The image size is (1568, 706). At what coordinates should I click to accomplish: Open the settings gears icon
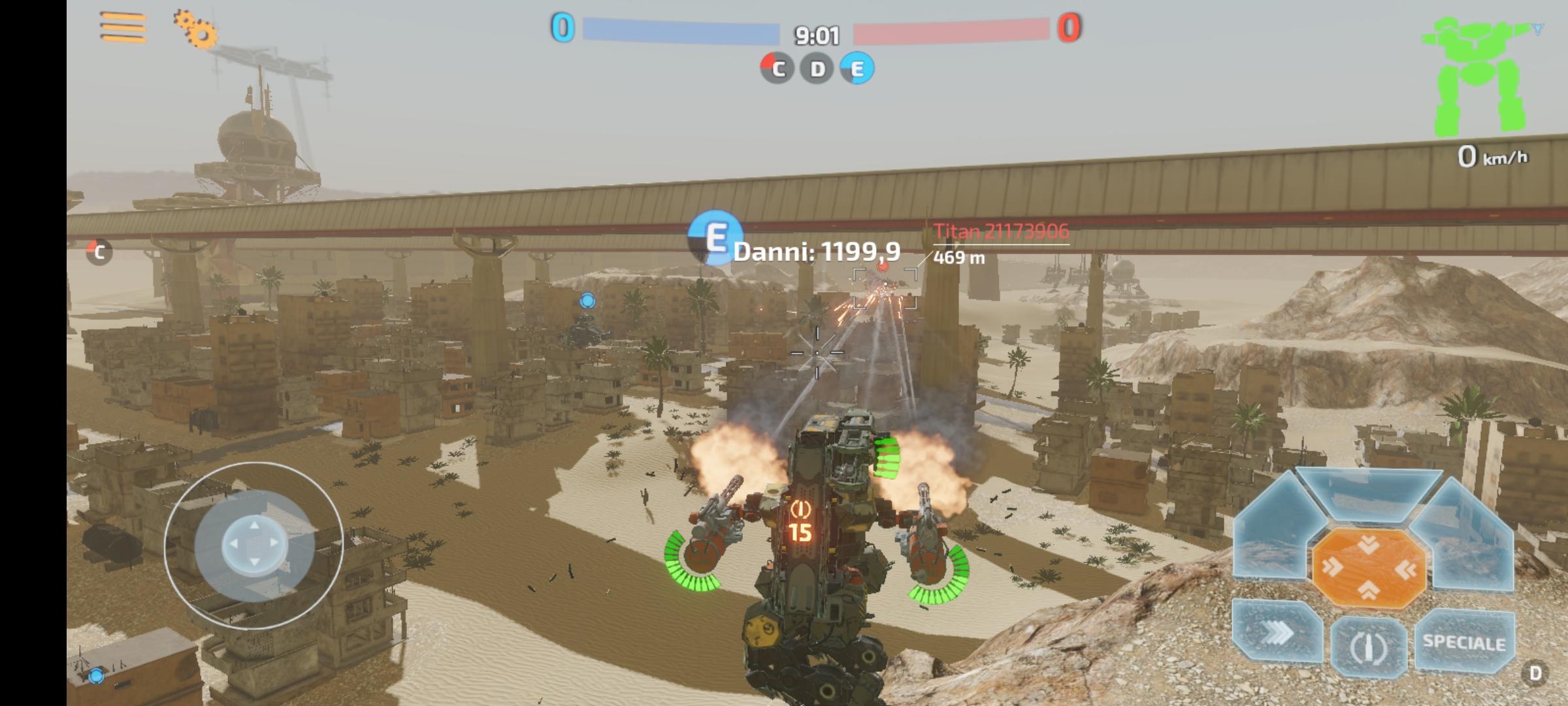point(196,31)
